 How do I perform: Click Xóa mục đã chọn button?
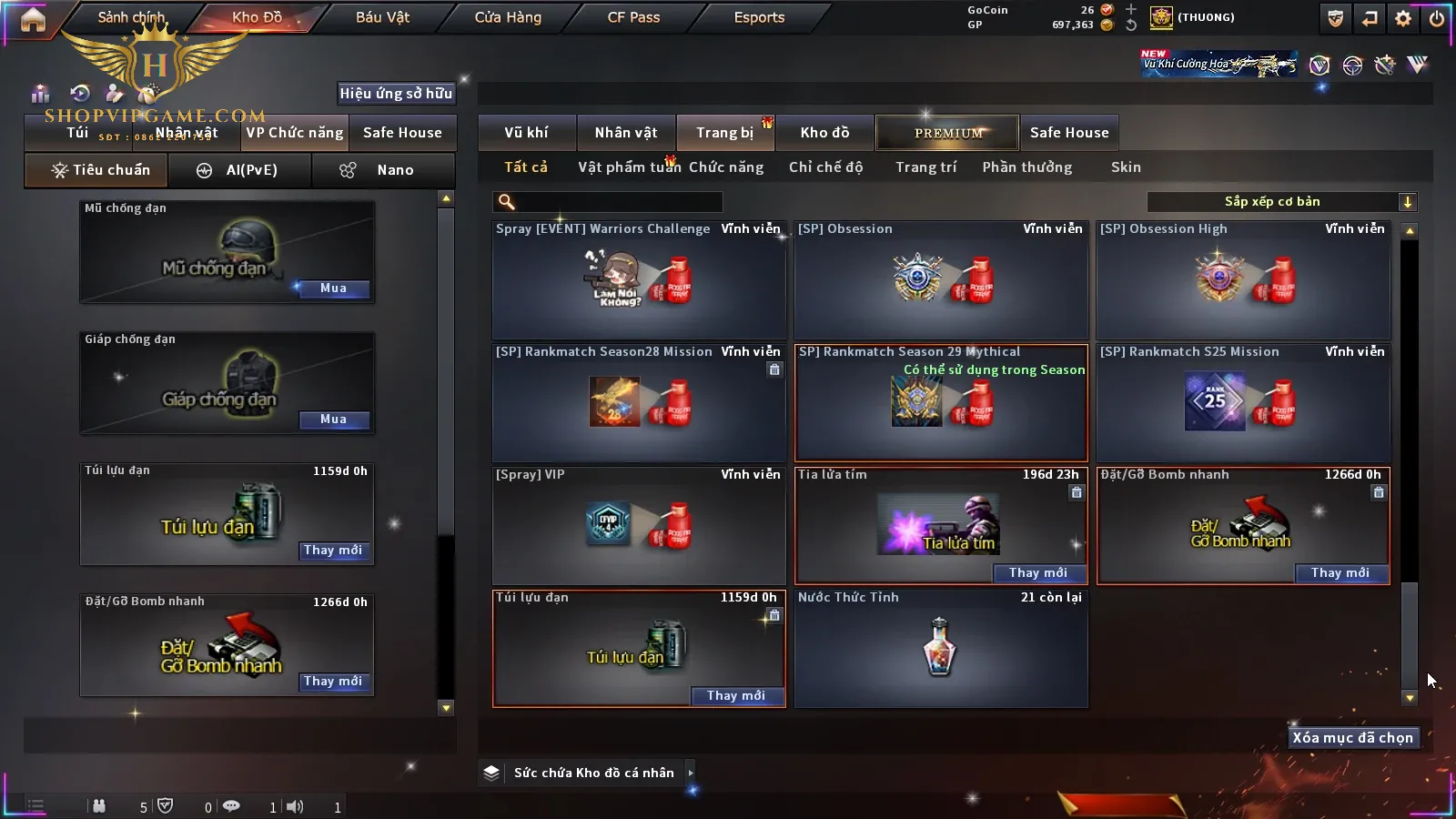point(1352,738)
